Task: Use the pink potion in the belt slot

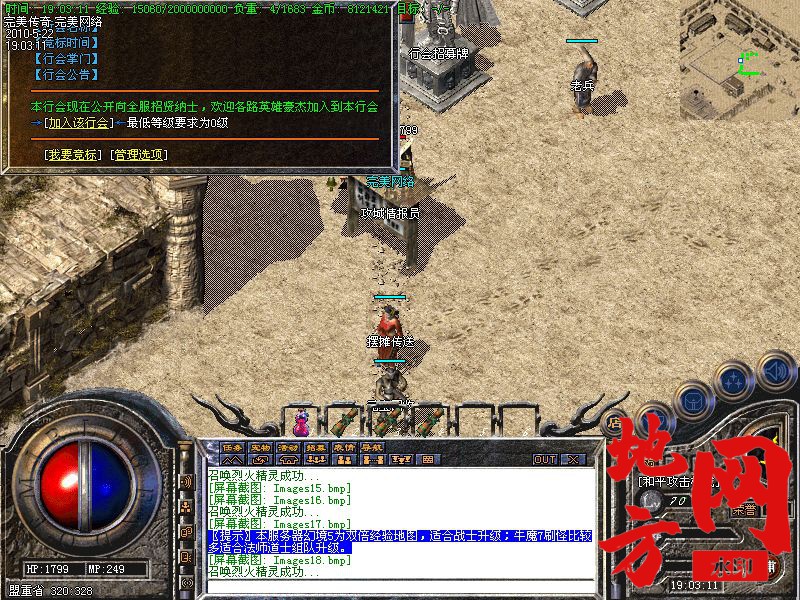Action: pos(300,417)
